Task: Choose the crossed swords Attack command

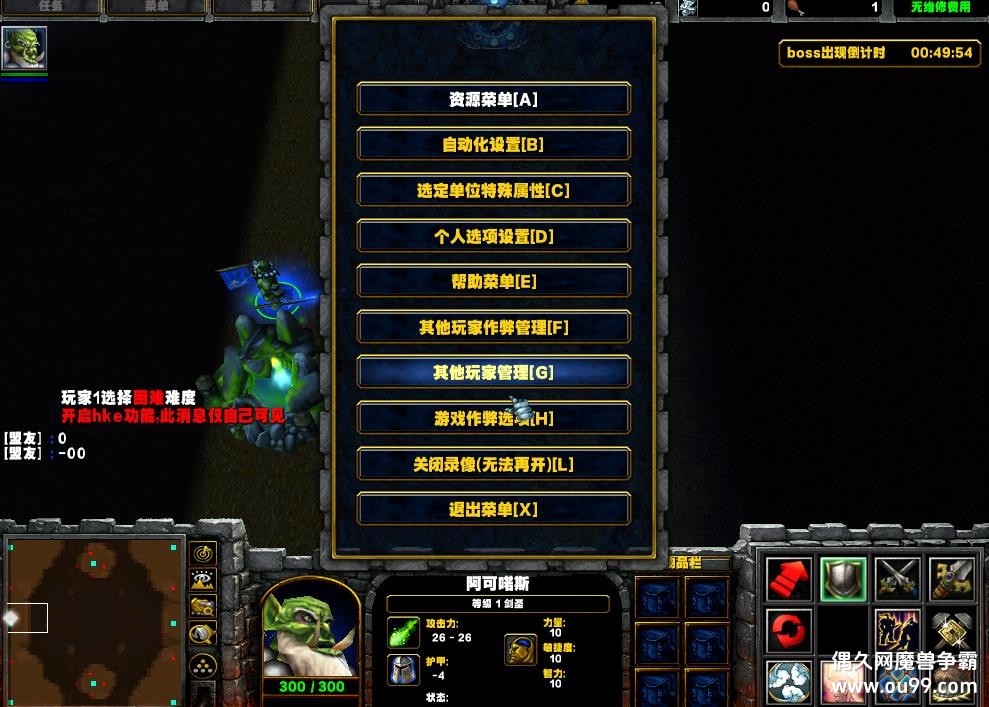Action: 897,579
